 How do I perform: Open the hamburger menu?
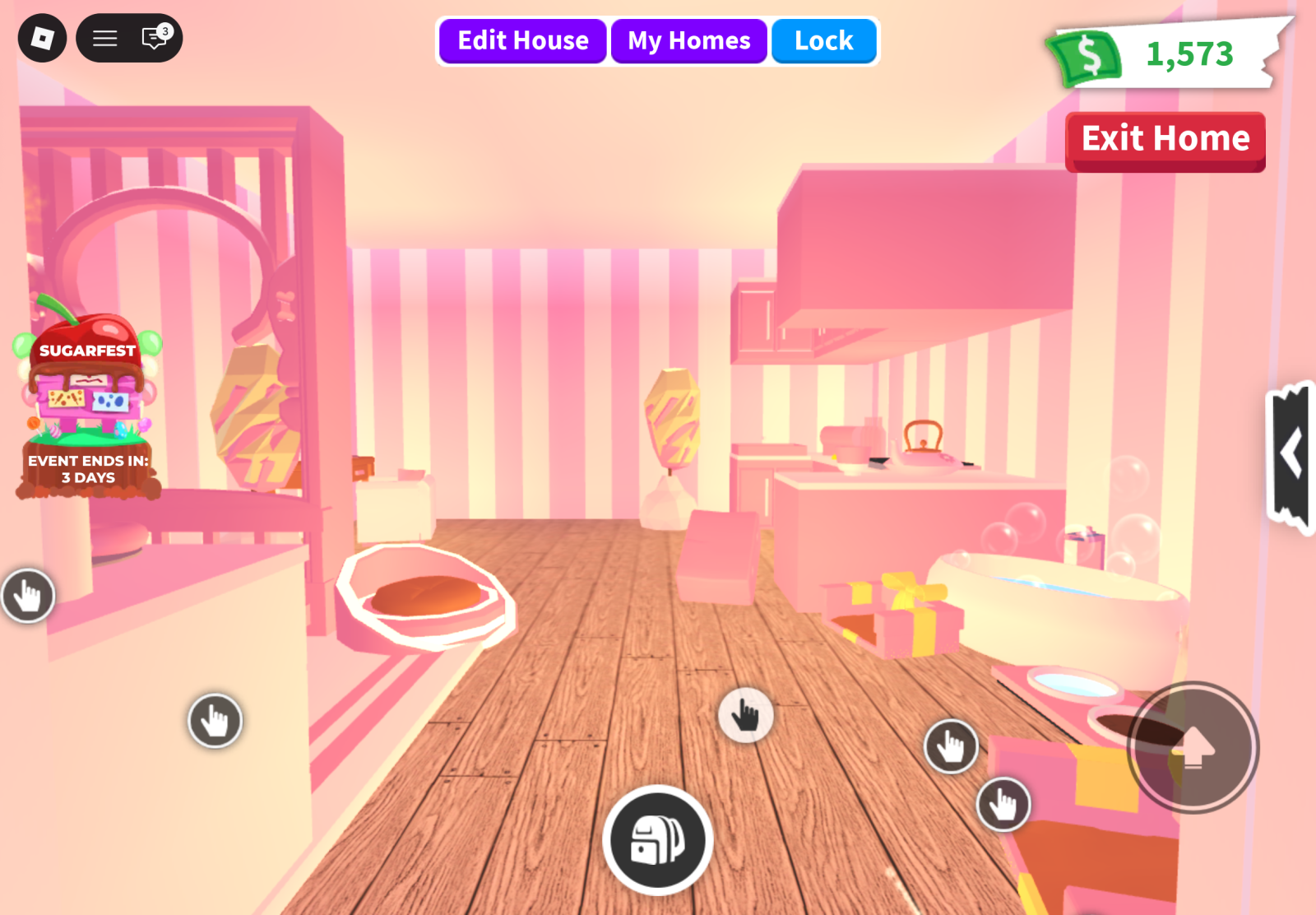[x=104, y=38]
